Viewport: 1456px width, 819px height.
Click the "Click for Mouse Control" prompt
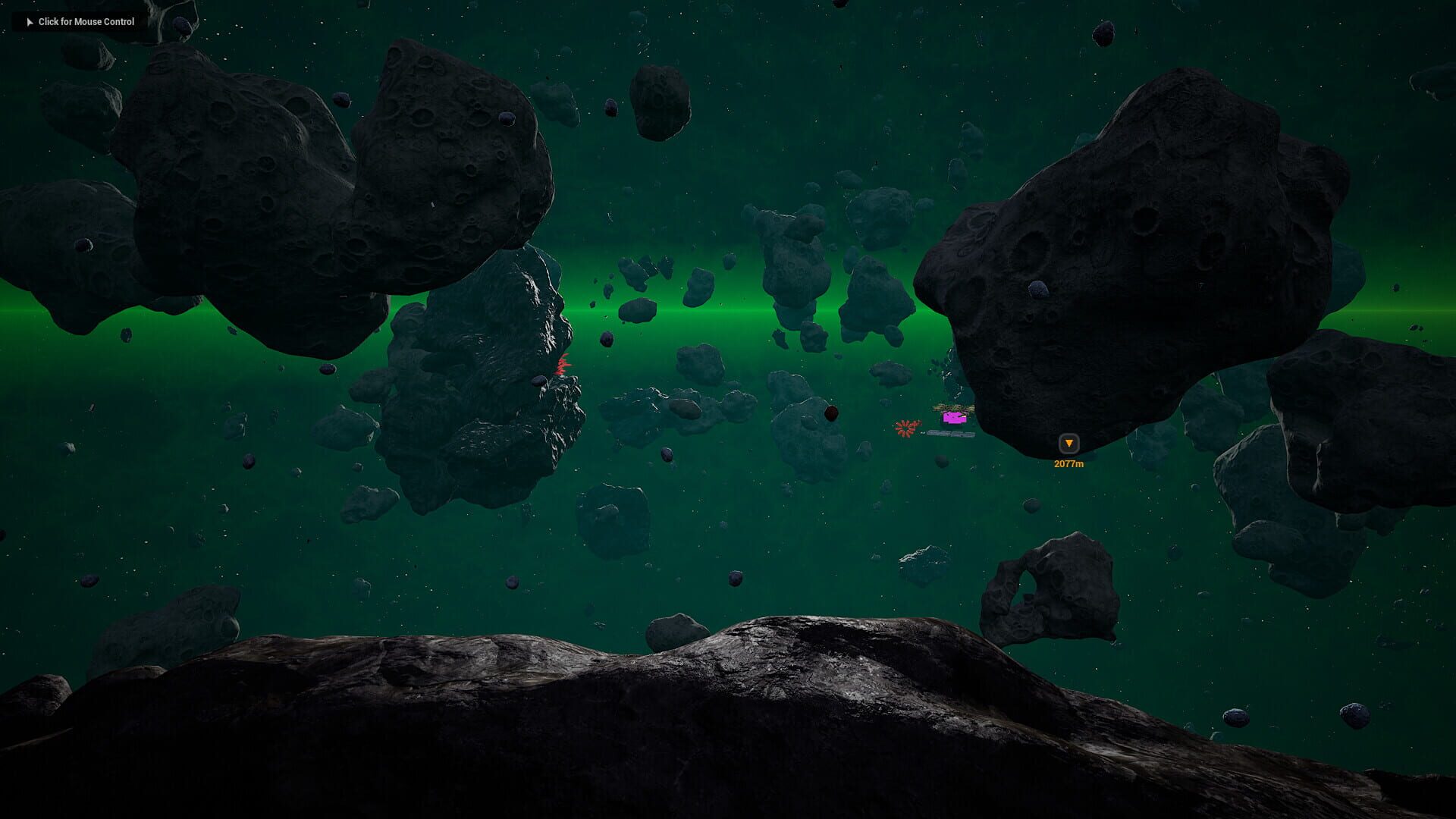pyautogui.click(x=80, y=22)
